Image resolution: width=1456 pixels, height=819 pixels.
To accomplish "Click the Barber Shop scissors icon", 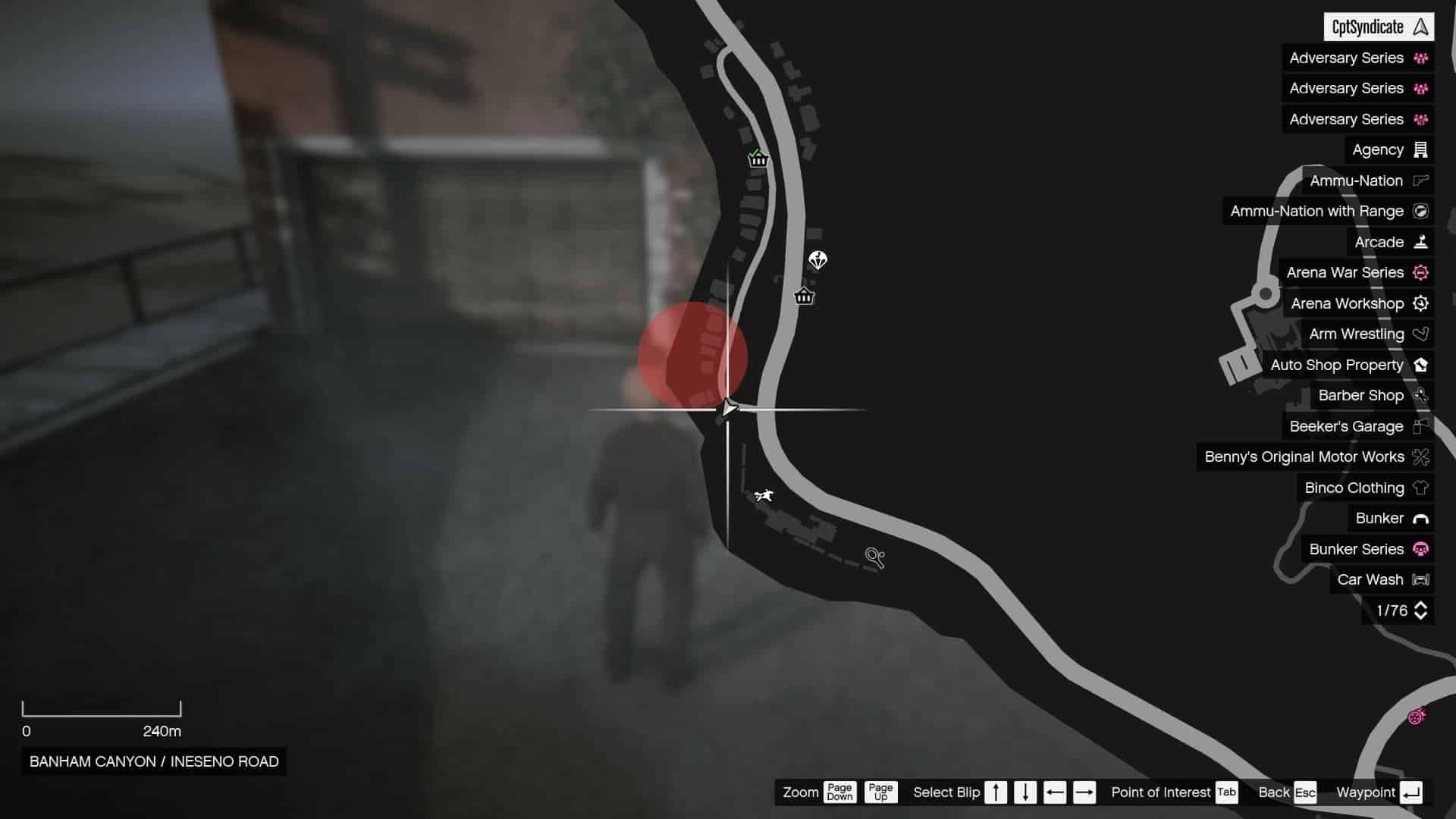I will click(x=1421, y=395).
